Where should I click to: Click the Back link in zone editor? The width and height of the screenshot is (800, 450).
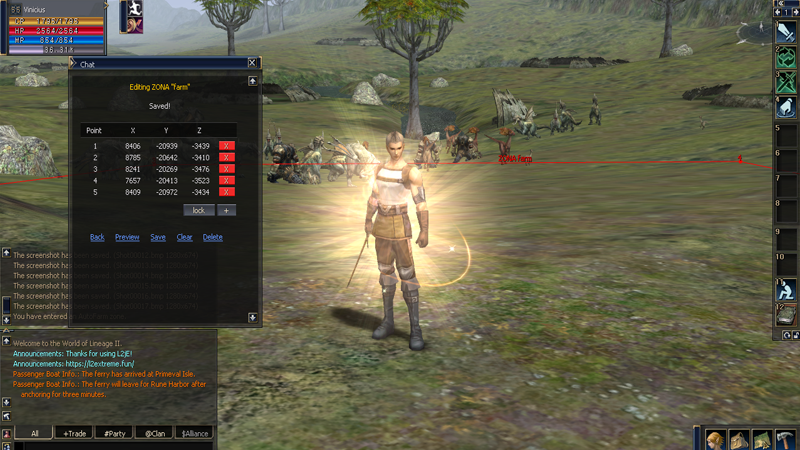(97, 237)
